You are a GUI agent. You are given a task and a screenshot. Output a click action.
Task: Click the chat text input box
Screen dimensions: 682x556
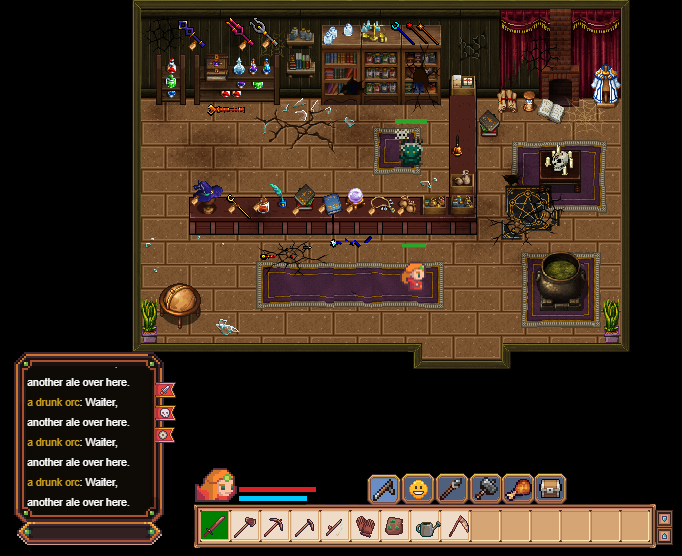(x=86, y=533)
